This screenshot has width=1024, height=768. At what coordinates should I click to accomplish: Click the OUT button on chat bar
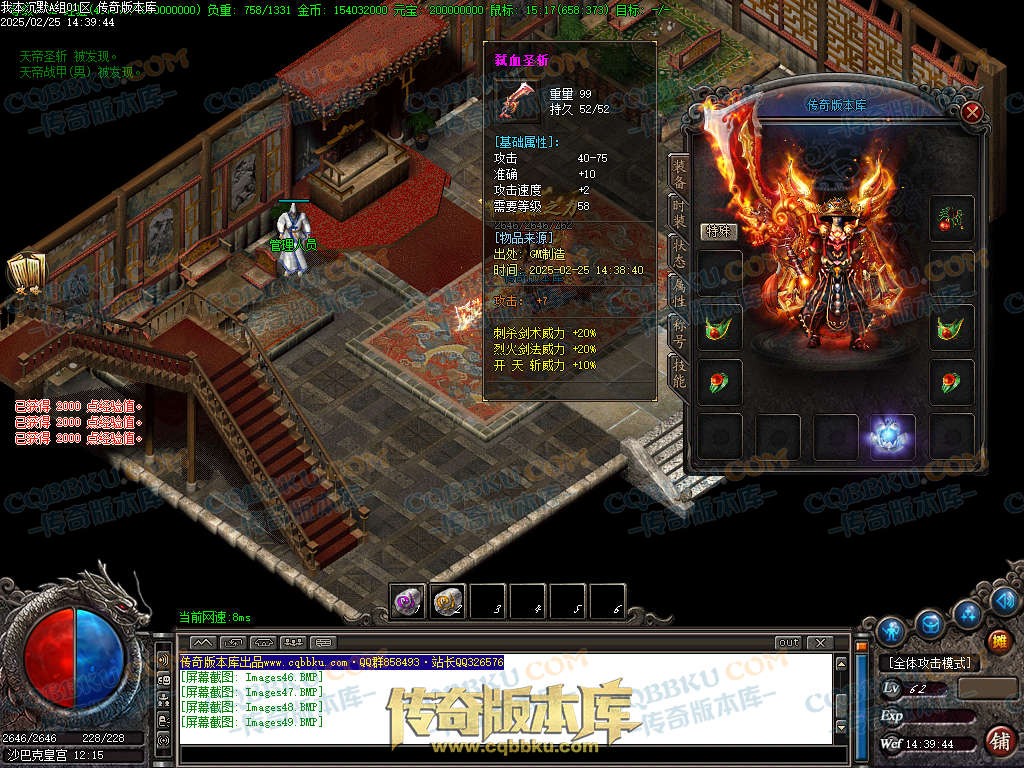[x=788, y=642]
